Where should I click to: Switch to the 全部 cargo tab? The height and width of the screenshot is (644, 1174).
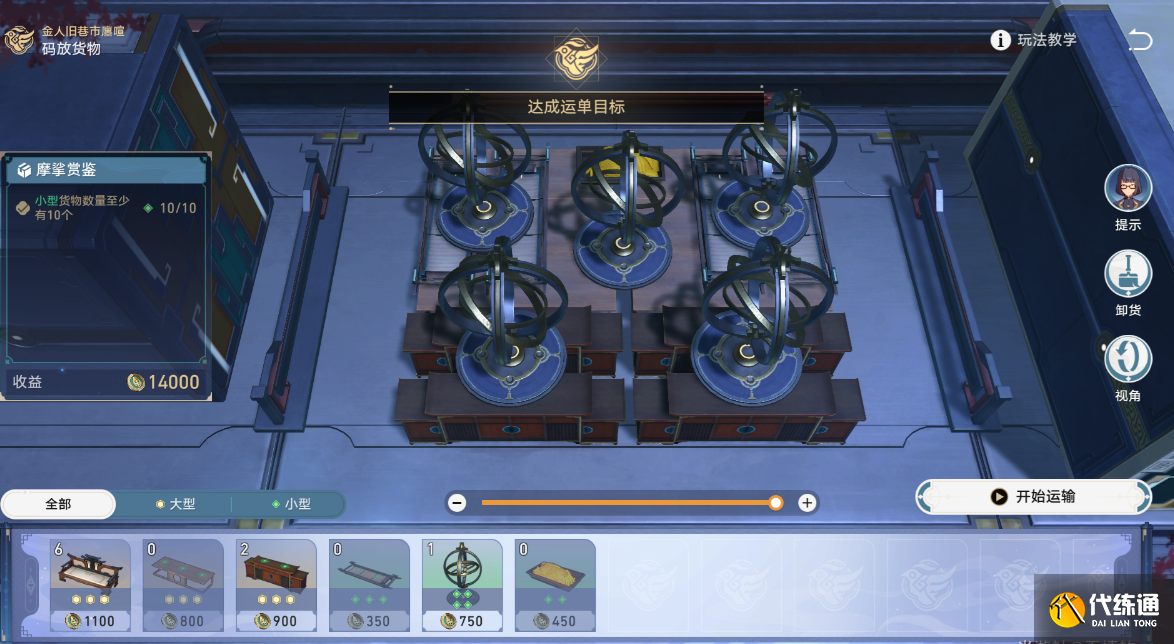58,504
